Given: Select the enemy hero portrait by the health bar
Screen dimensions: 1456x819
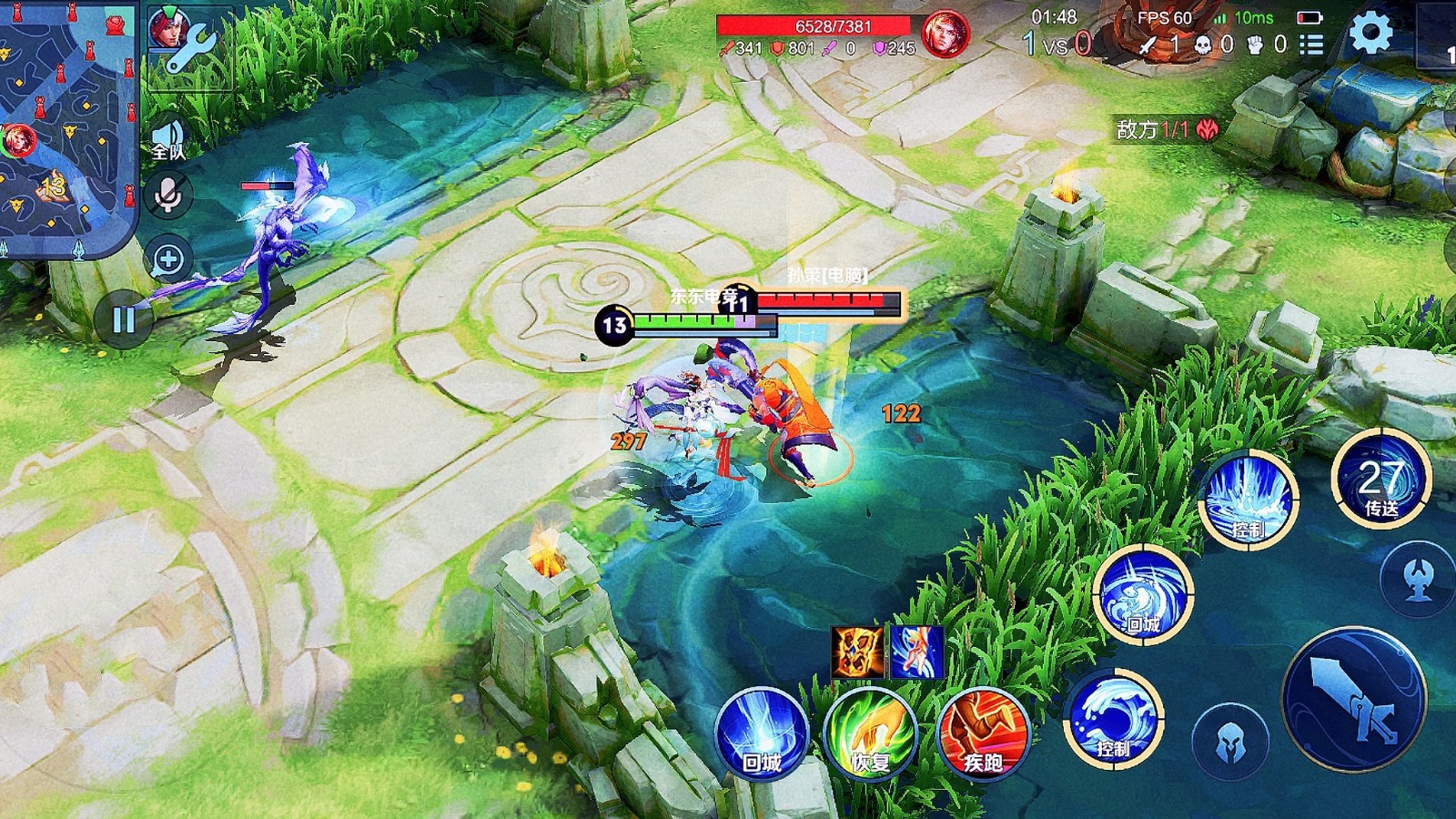Looking at the screenshot, I should (944, 34).
